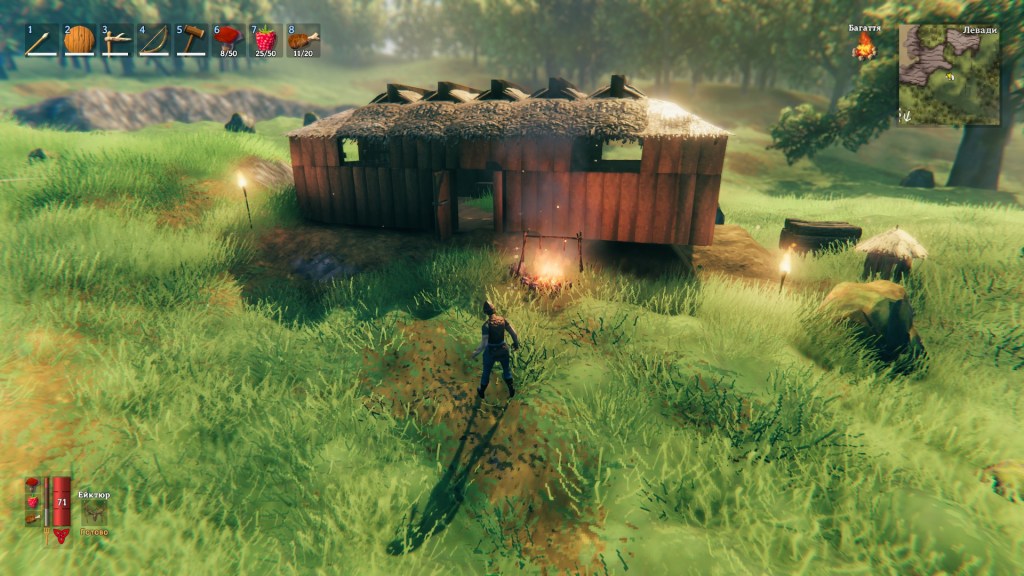Equip the hammer from the hotbar
The height and width of the screenshot is (576, 1024).
[x=191, y=40]
